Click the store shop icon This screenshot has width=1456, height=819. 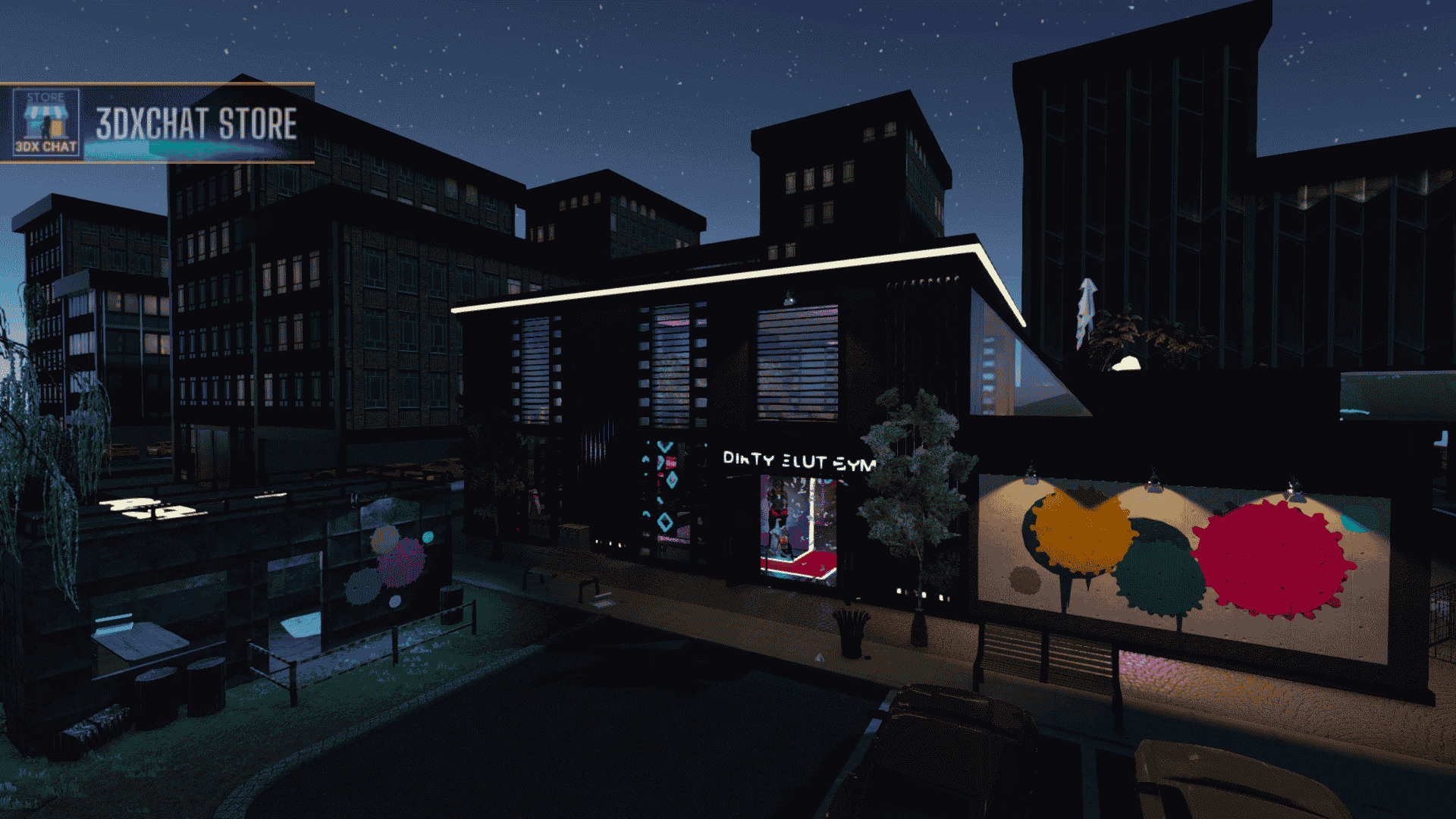pyautogui.click(x=45, y=122)
